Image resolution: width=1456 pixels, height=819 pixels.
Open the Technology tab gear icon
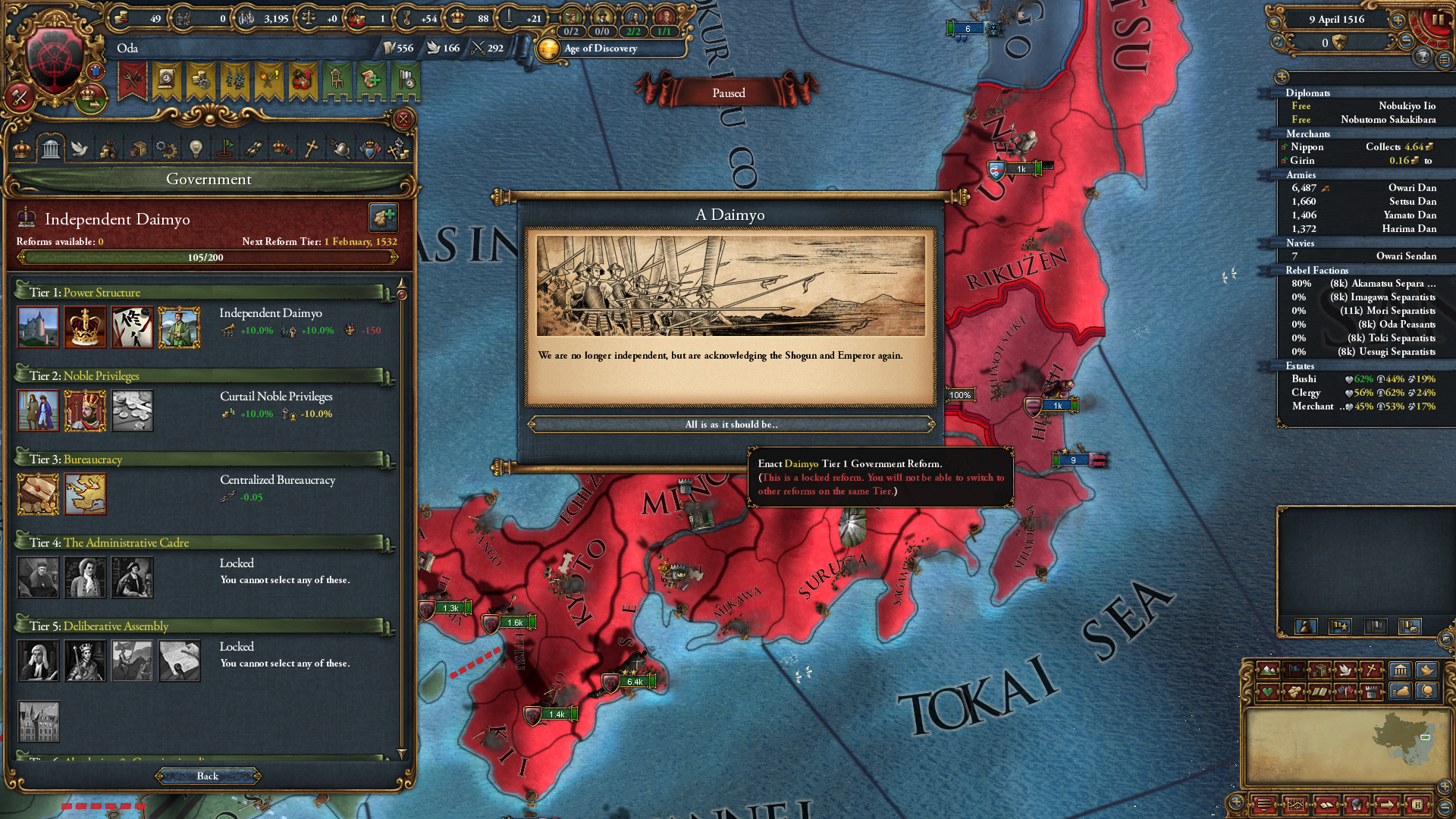166,149
